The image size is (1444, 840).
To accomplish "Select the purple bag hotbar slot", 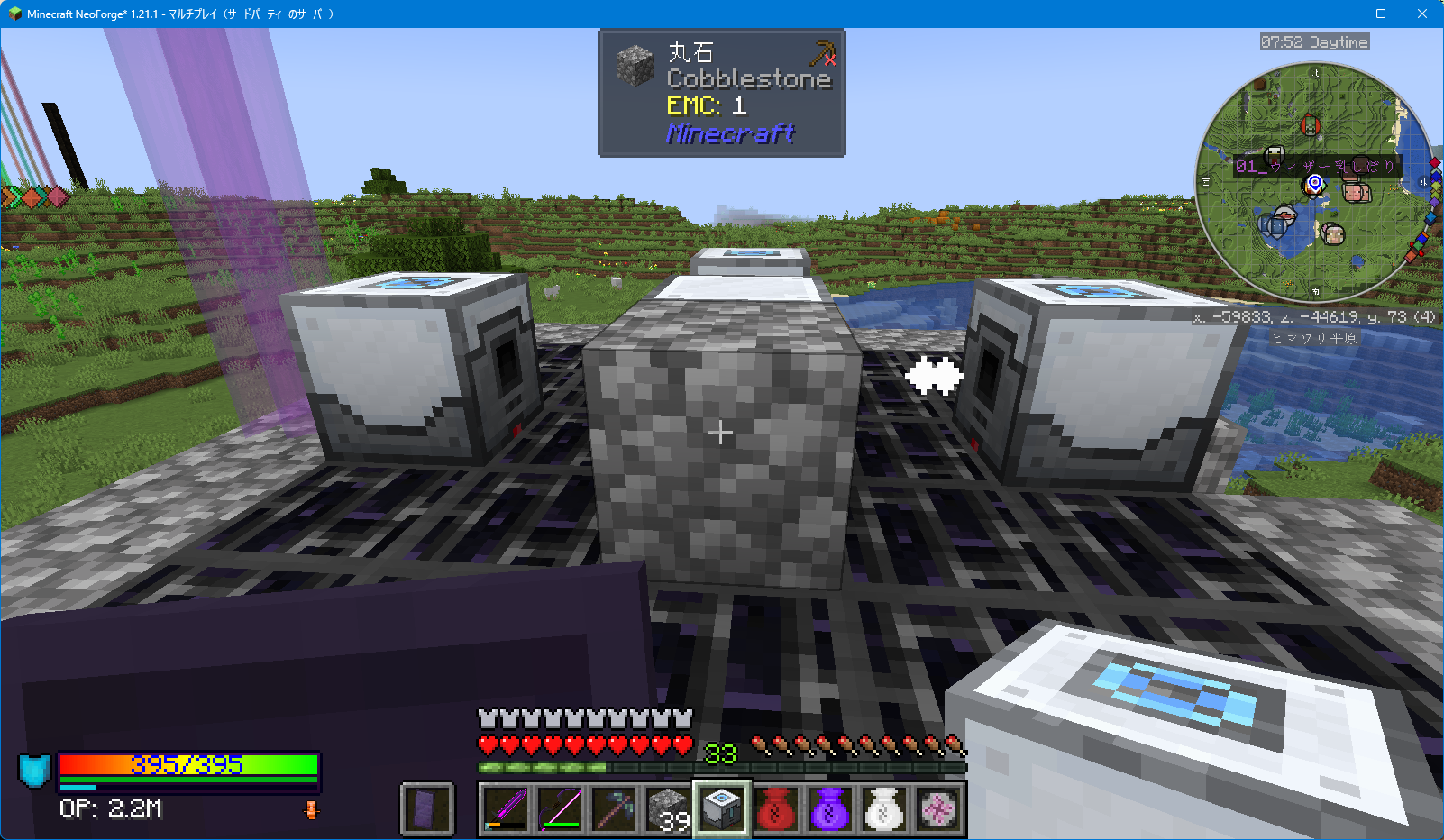I will (830, 808).
